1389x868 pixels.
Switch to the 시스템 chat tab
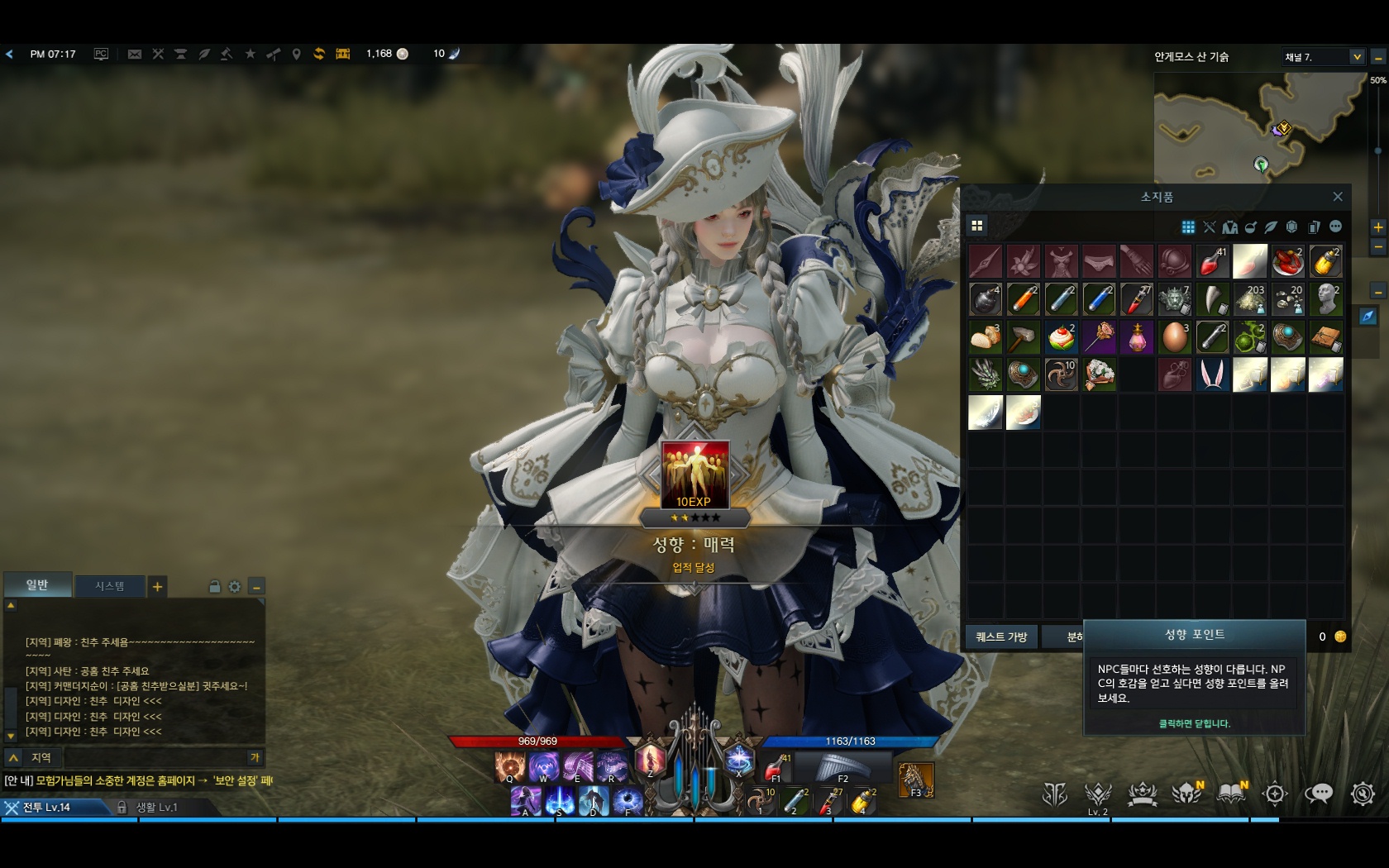pos(109,586)
